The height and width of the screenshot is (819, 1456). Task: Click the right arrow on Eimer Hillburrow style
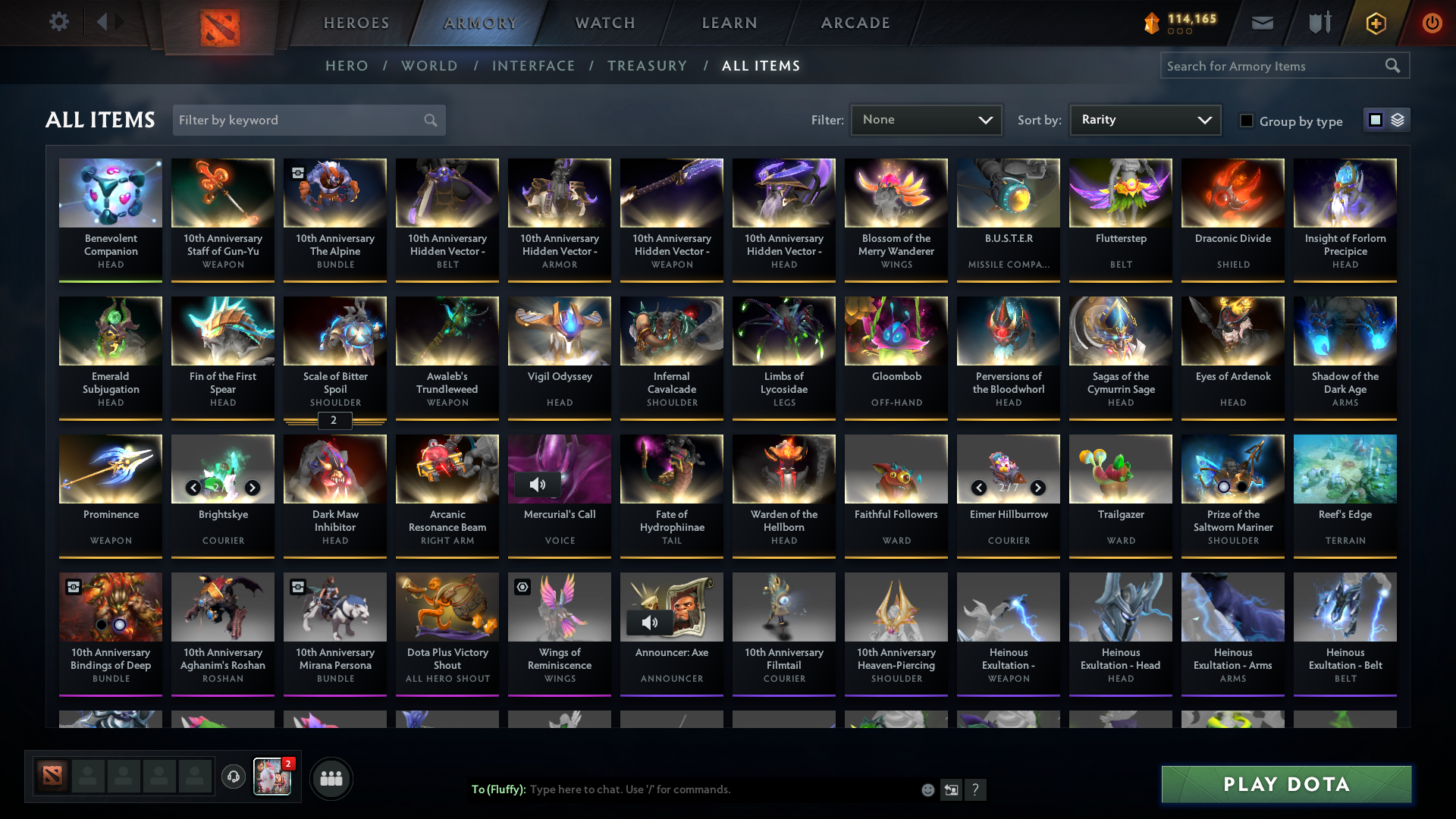[x=1038, y=488]
